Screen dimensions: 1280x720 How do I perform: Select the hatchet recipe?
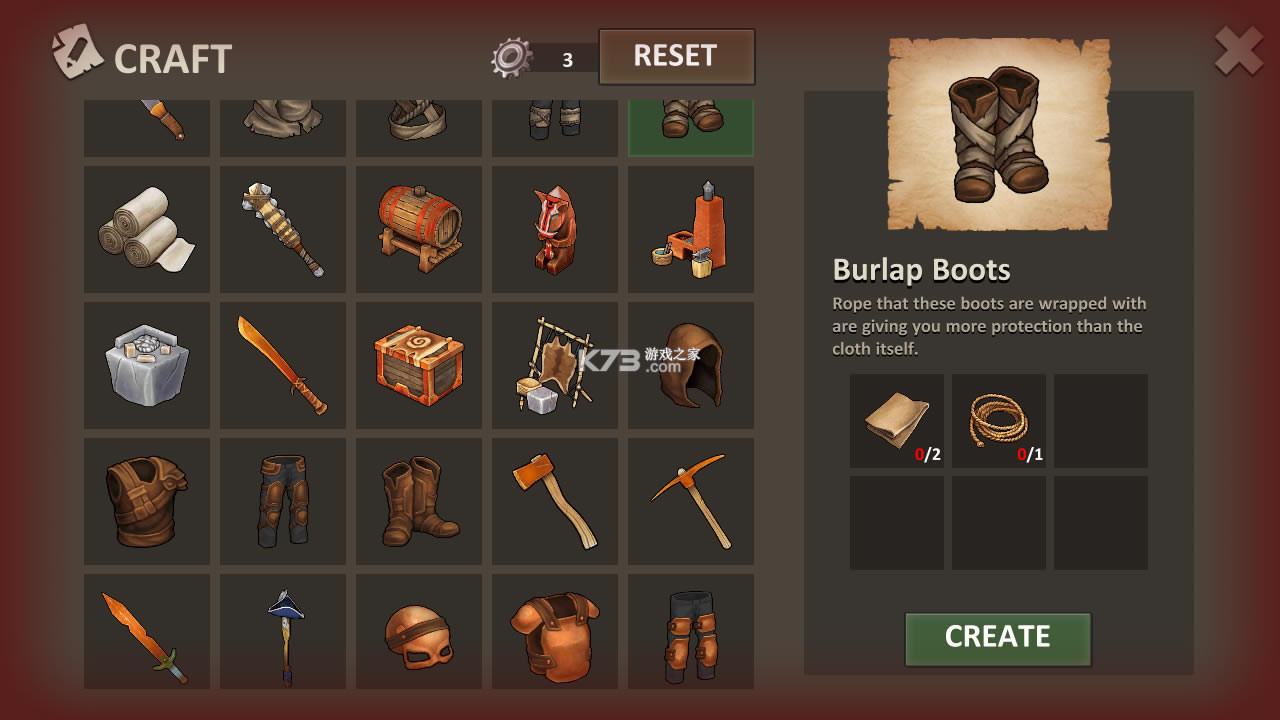coord(555,501)
